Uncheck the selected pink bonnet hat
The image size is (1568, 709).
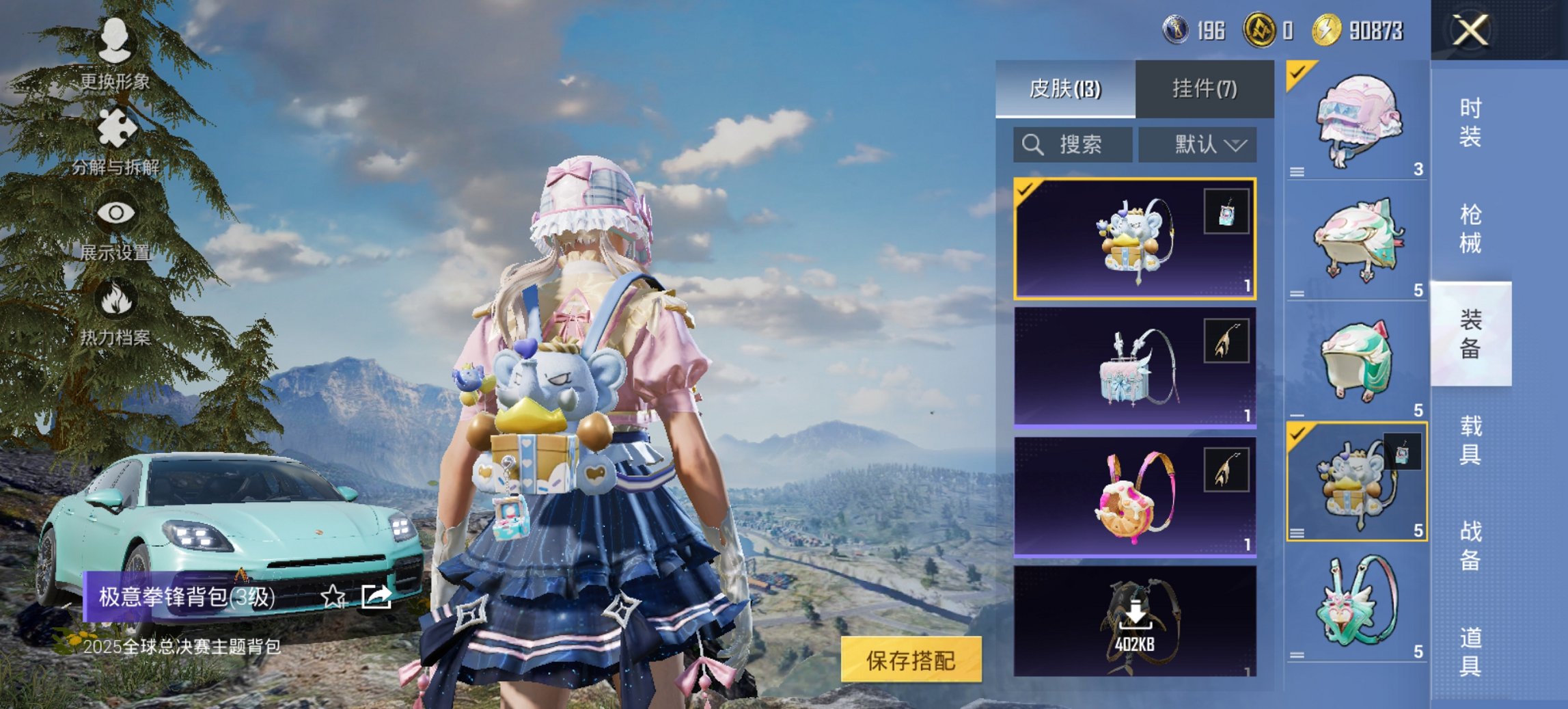[1296, 72]
